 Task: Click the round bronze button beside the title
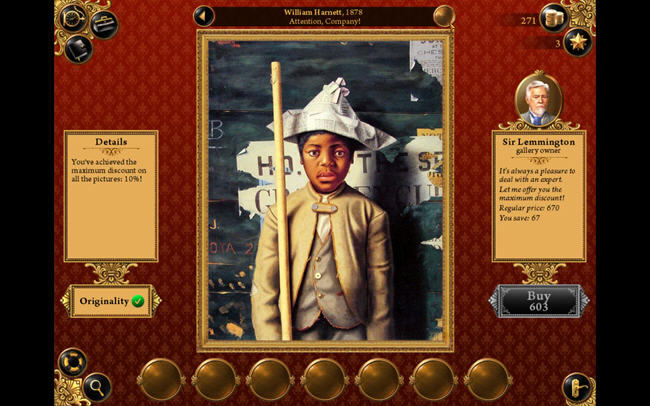pos(444,16)
